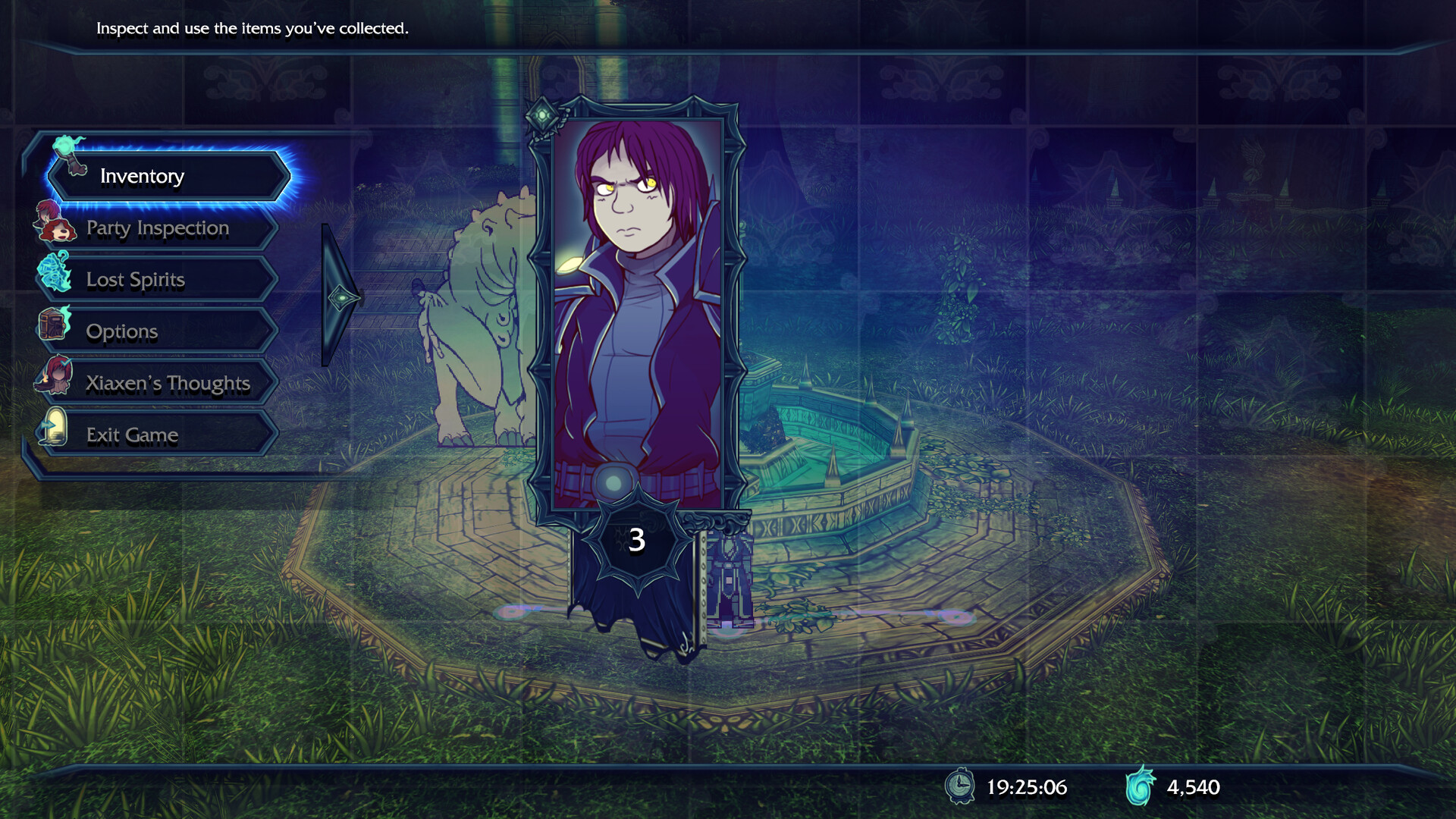This screenshot has height=819, width=1456.
Task: Click the clock icon beside the playtime
Action: pos(962,787)
